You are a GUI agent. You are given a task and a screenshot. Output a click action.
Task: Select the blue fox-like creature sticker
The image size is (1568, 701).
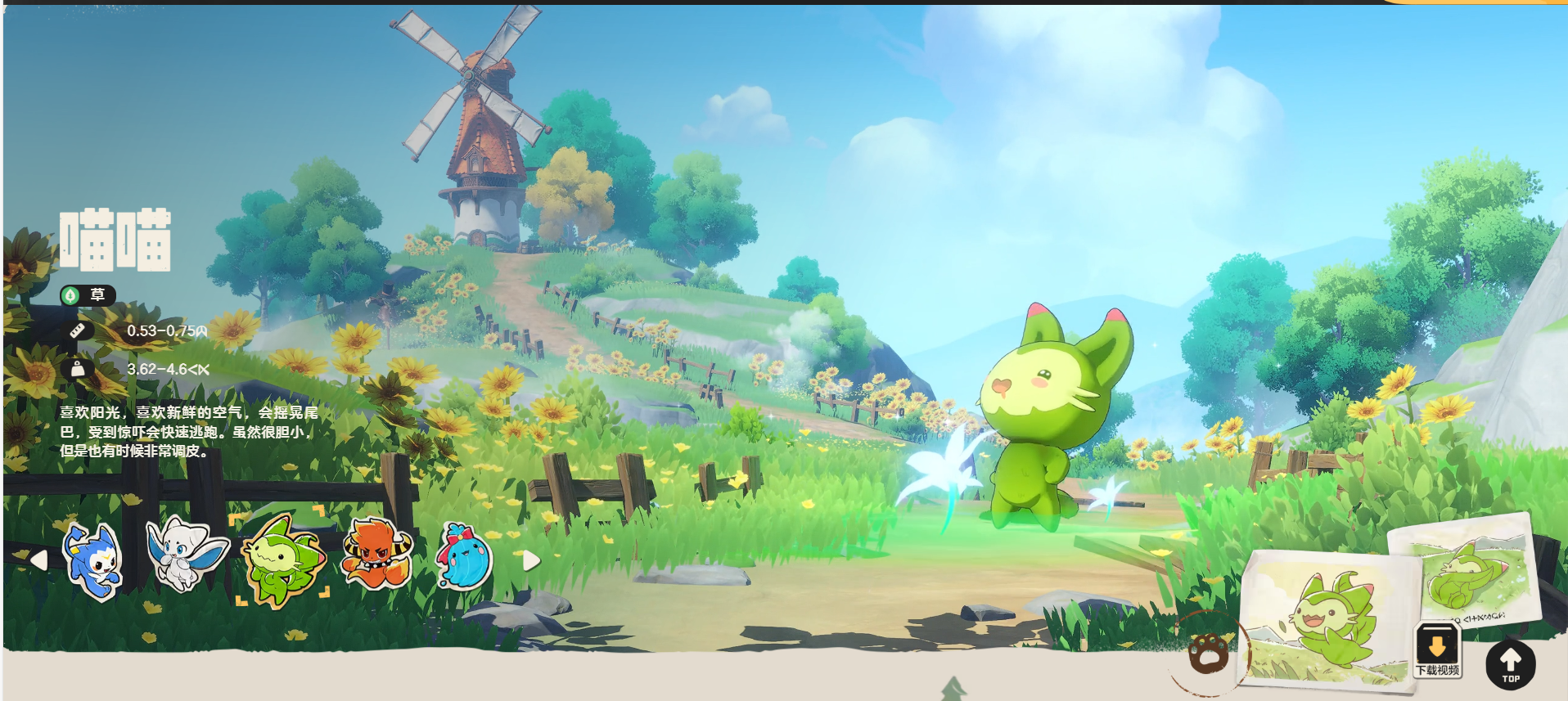coord(94,561)
